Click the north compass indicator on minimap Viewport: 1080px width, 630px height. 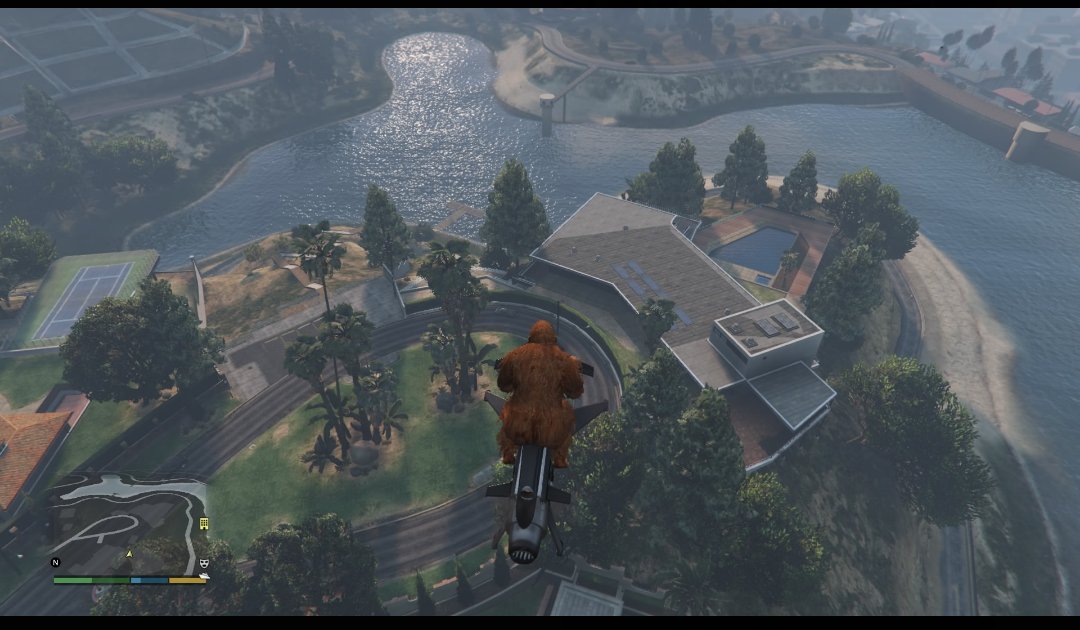click(56, 563)
